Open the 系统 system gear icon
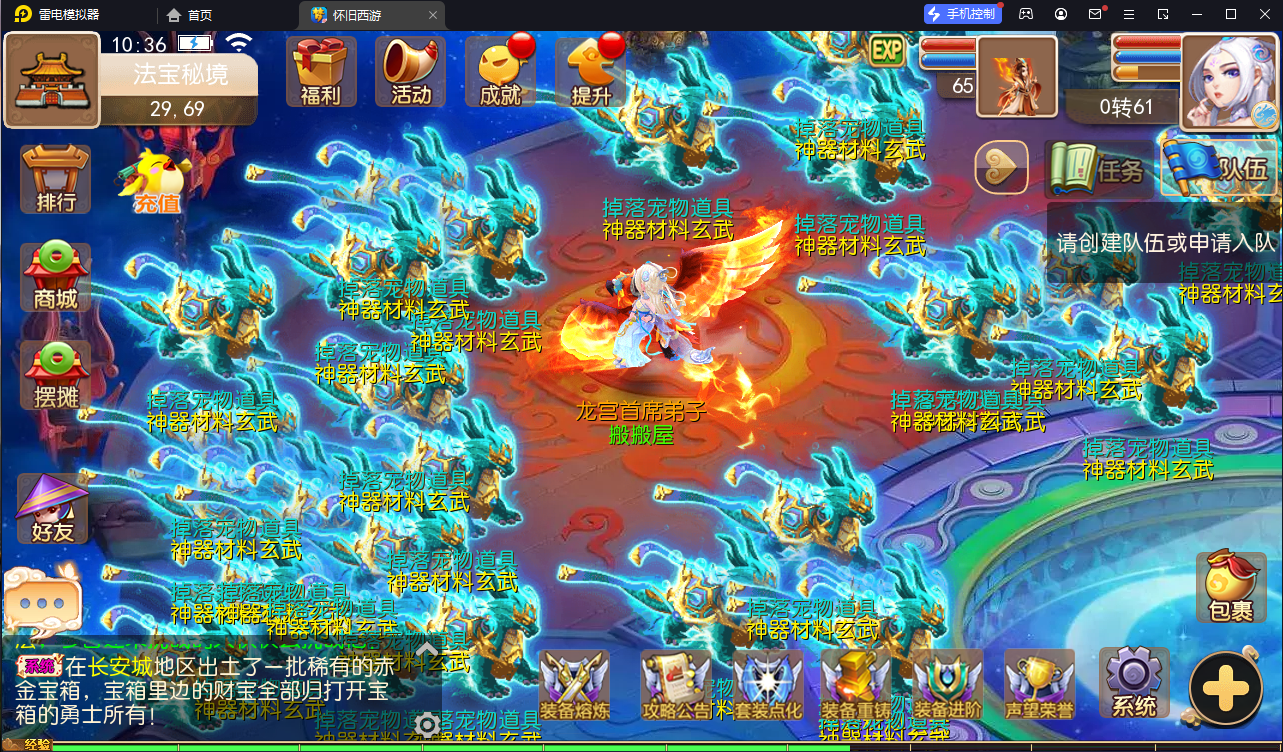The height and width of the screenshot is (752, 1283). (x=1133, y=683)
